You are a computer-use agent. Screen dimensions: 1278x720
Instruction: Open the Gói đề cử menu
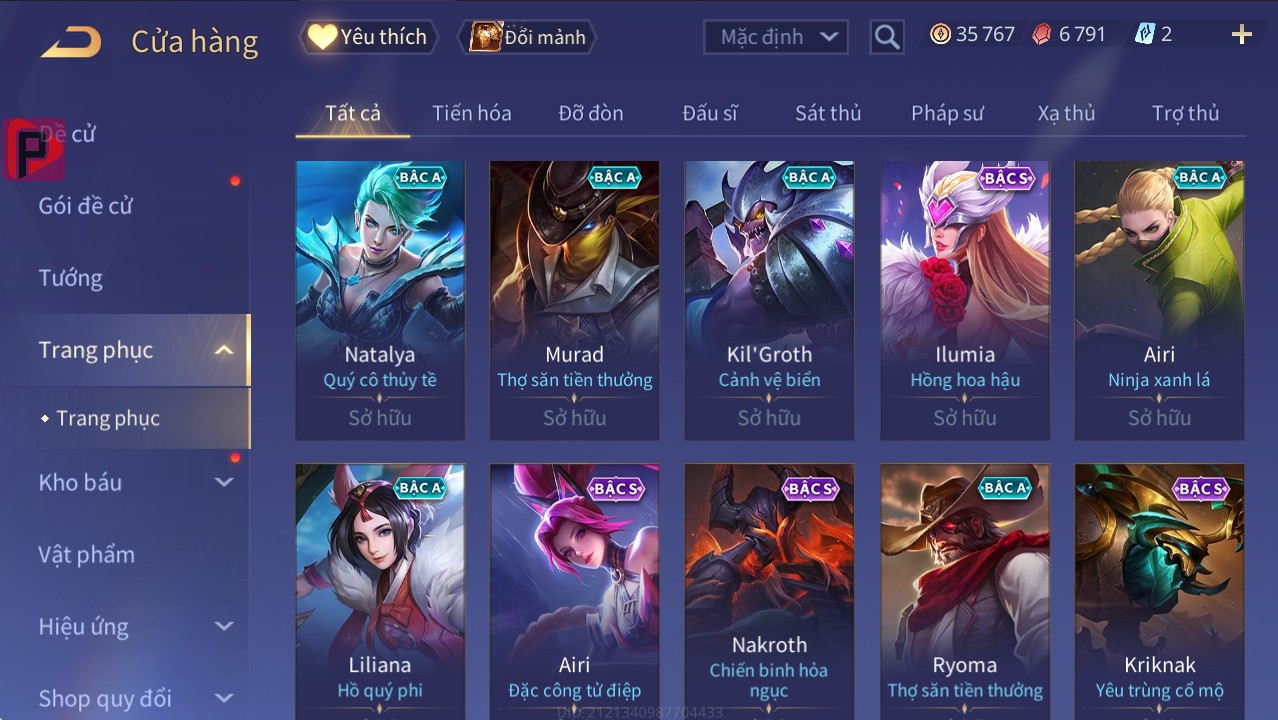tap(86, 206)
